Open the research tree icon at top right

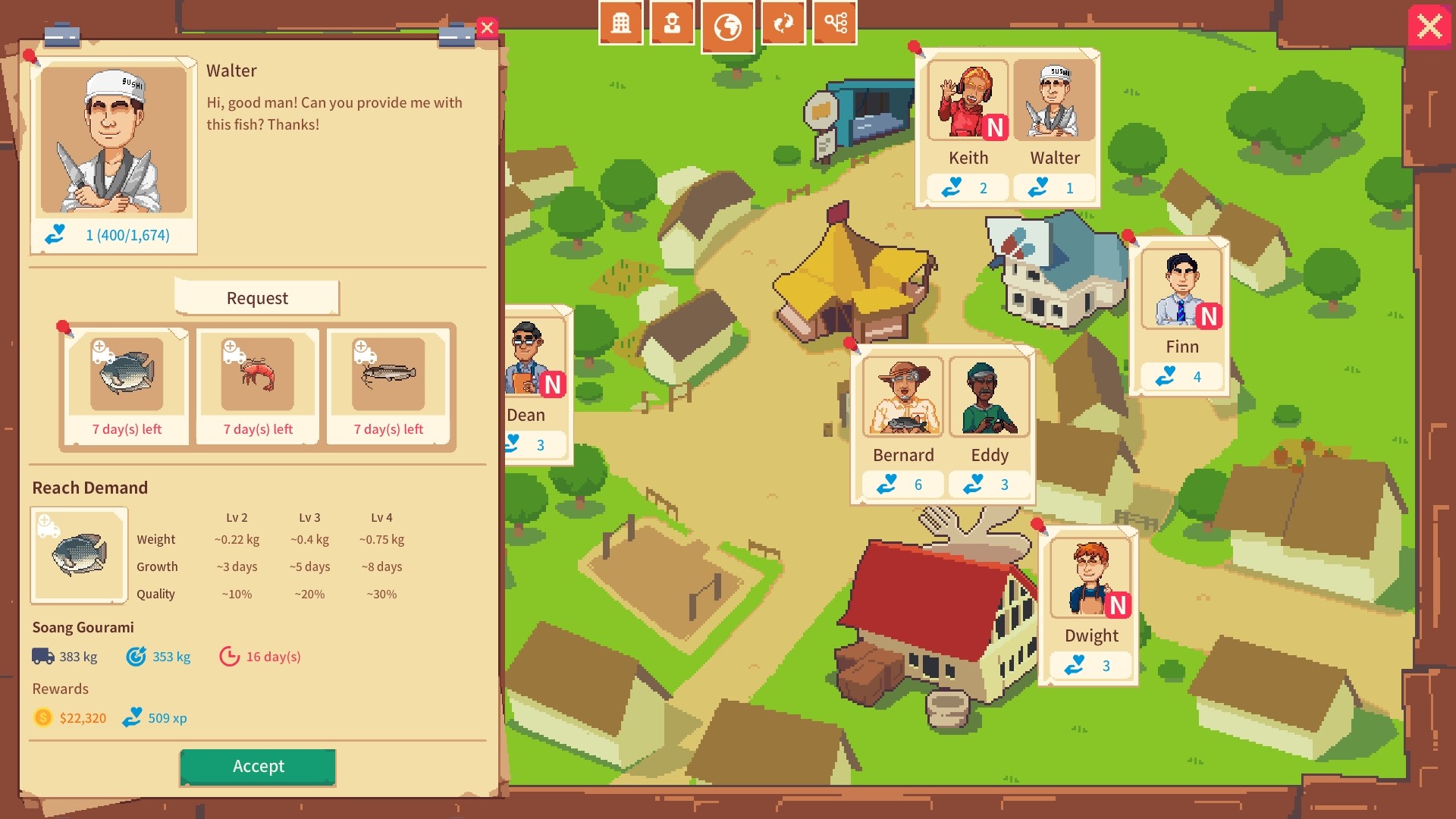(834, 23)
